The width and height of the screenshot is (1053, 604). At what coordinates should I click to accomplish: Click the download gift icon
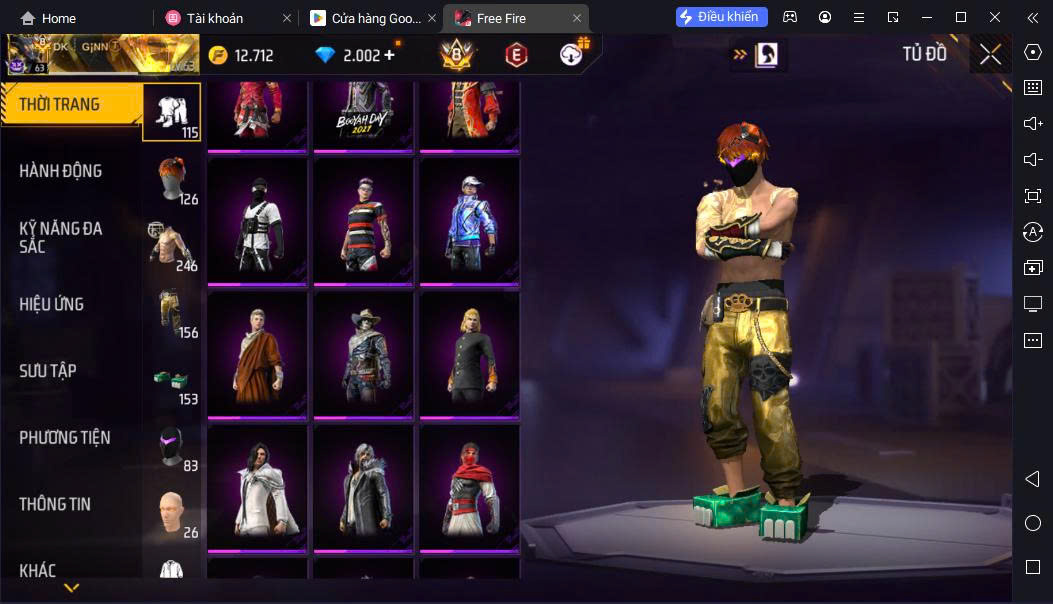click(573, 54)
